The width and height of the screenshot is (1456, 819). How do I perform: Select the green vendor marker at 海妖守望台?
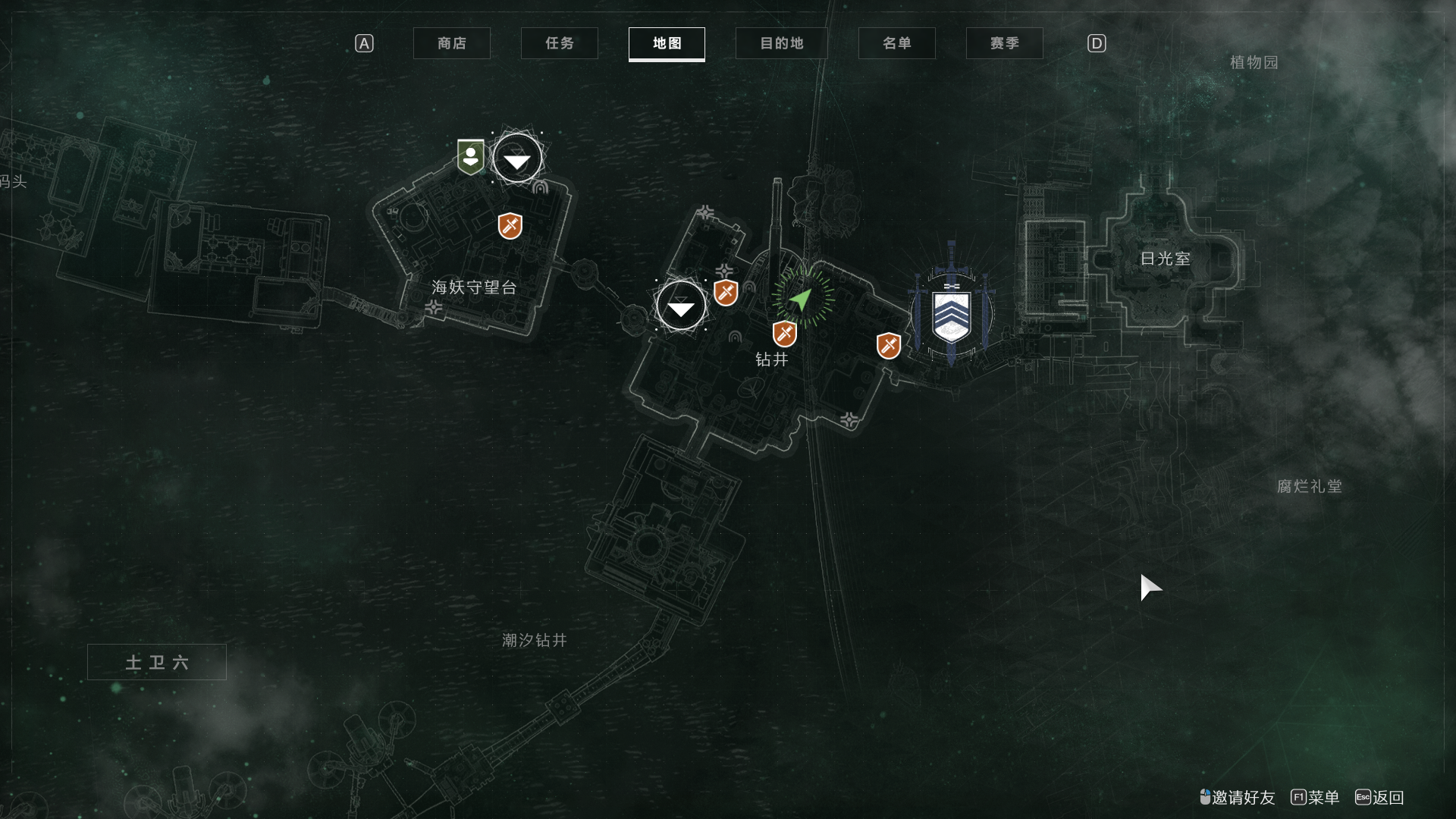pyautogui.click(x=470, y=157)
